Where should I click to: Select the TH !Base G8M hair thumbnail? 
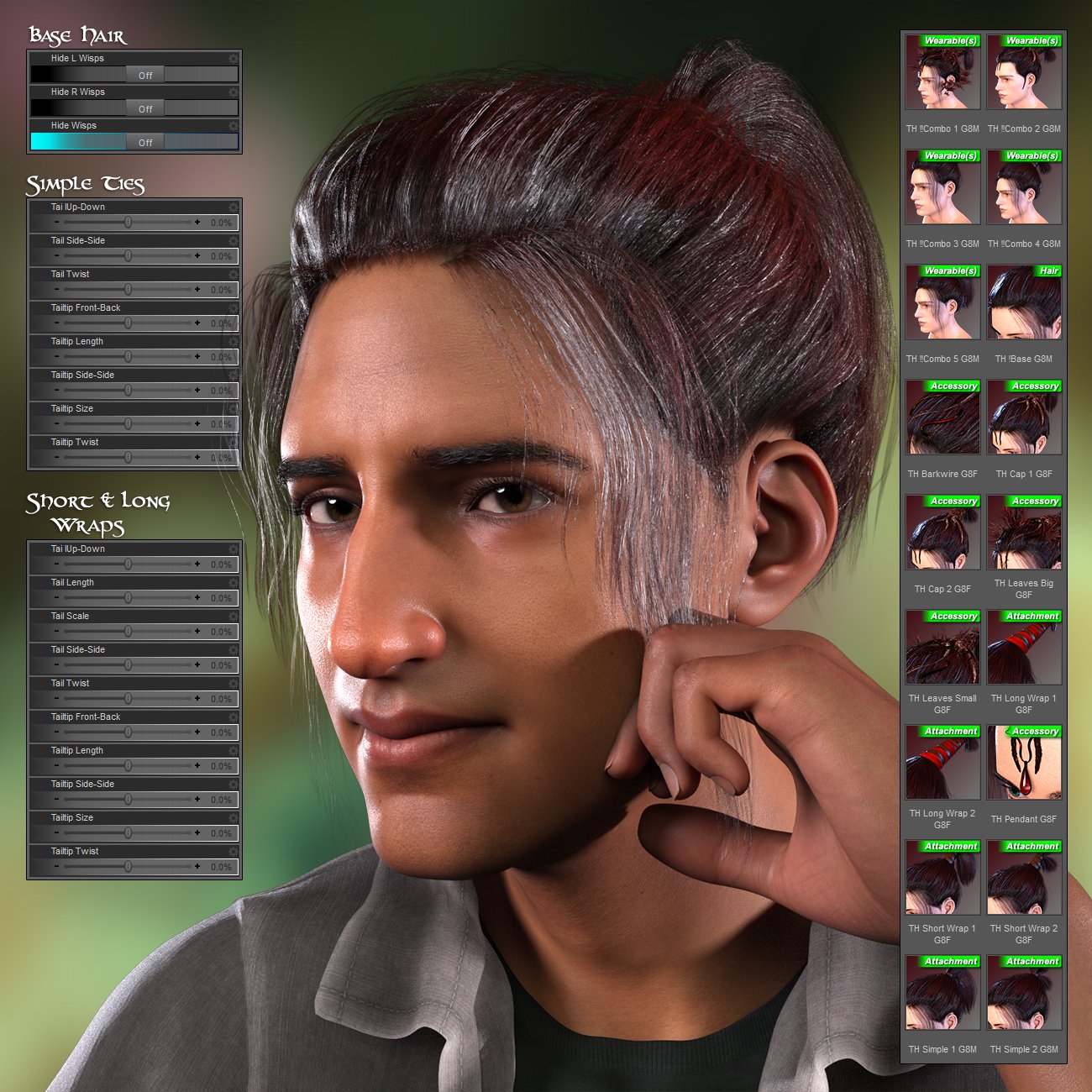pyautogui.click(x=1024, y=304)
